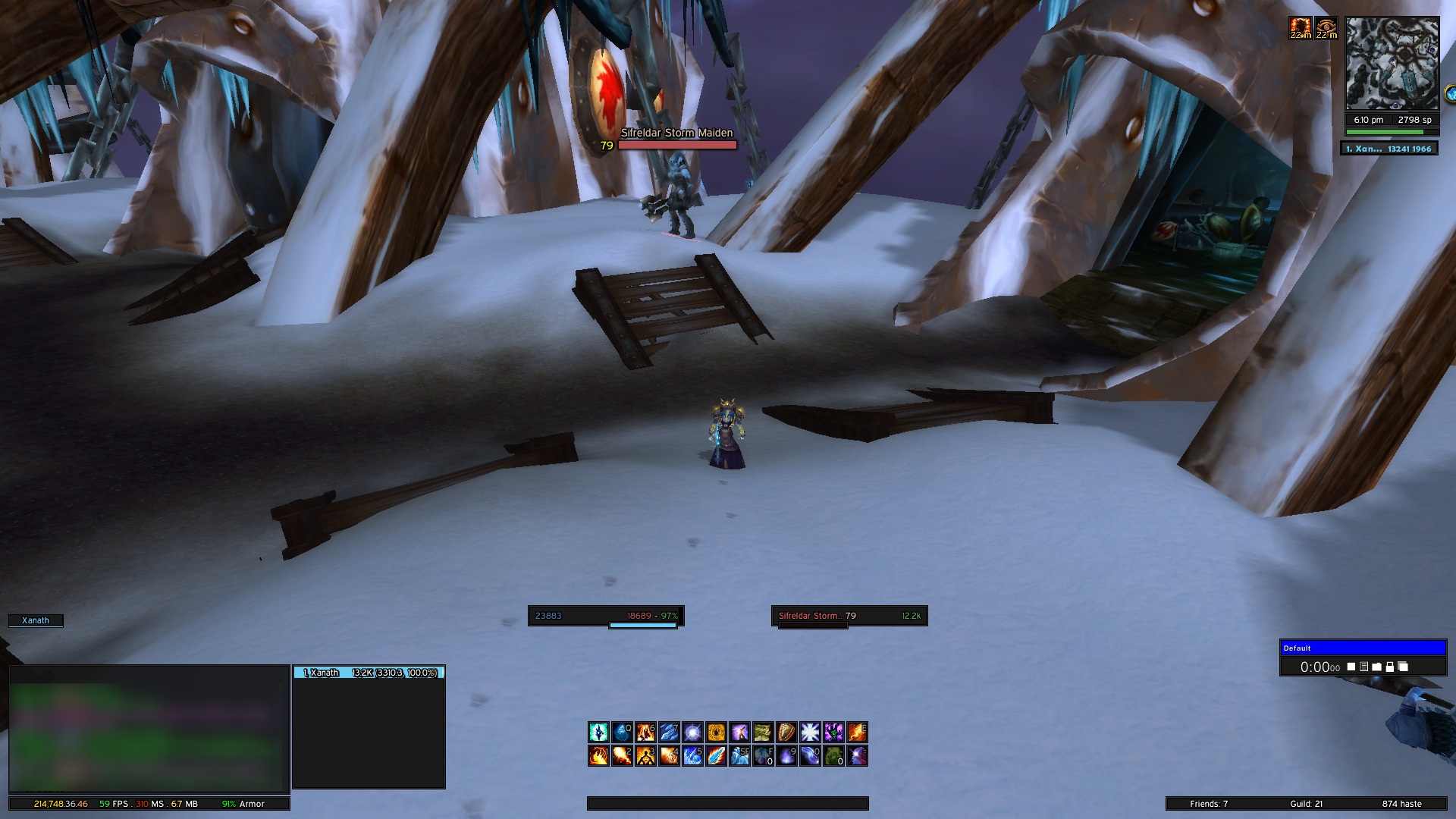
Task: Select the Xanath chat tab
Action: 36,620
